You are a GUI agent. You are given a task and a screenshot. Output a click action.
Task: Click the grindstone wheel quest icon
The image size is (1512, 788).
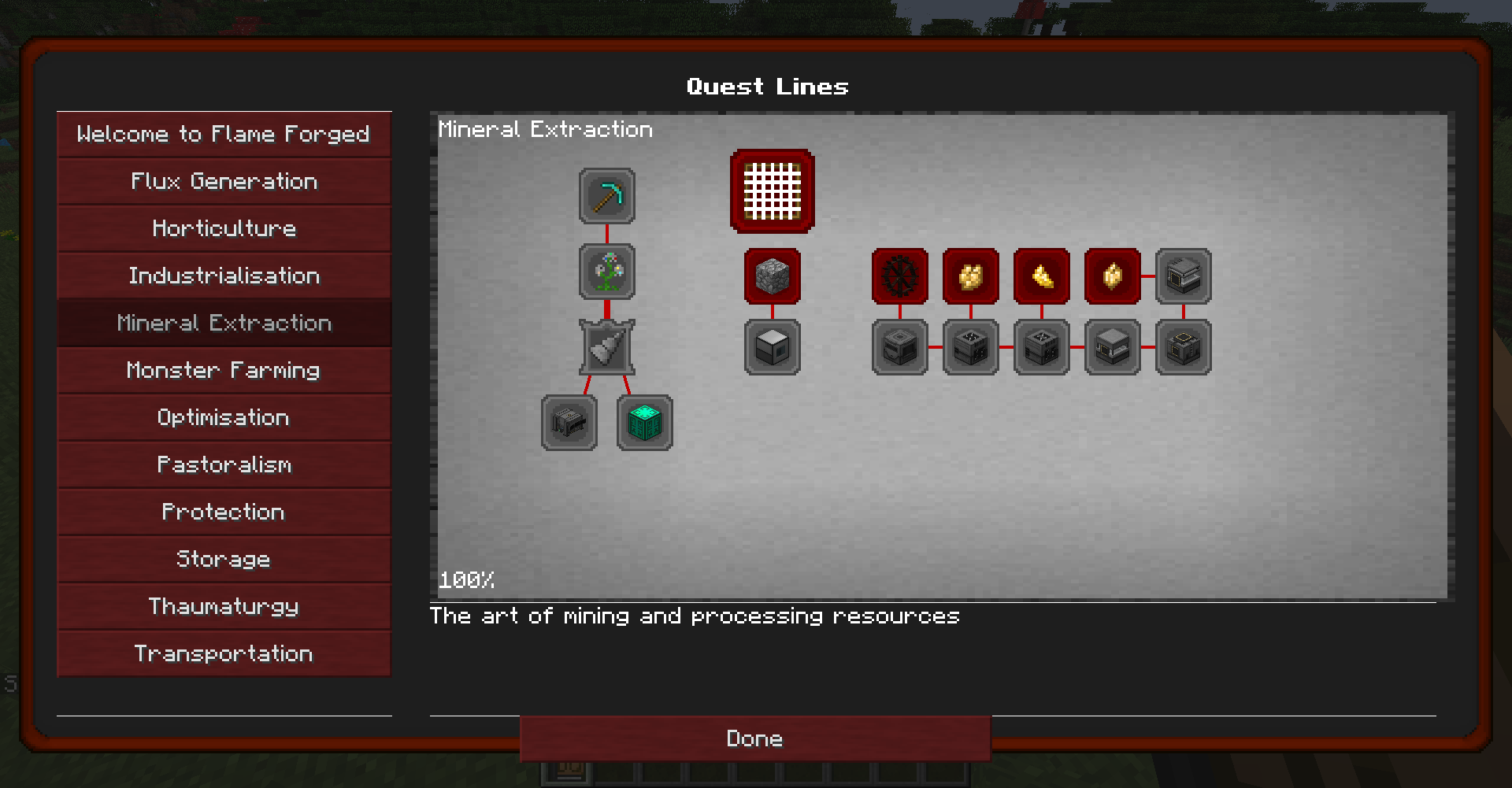click(899, 276)
